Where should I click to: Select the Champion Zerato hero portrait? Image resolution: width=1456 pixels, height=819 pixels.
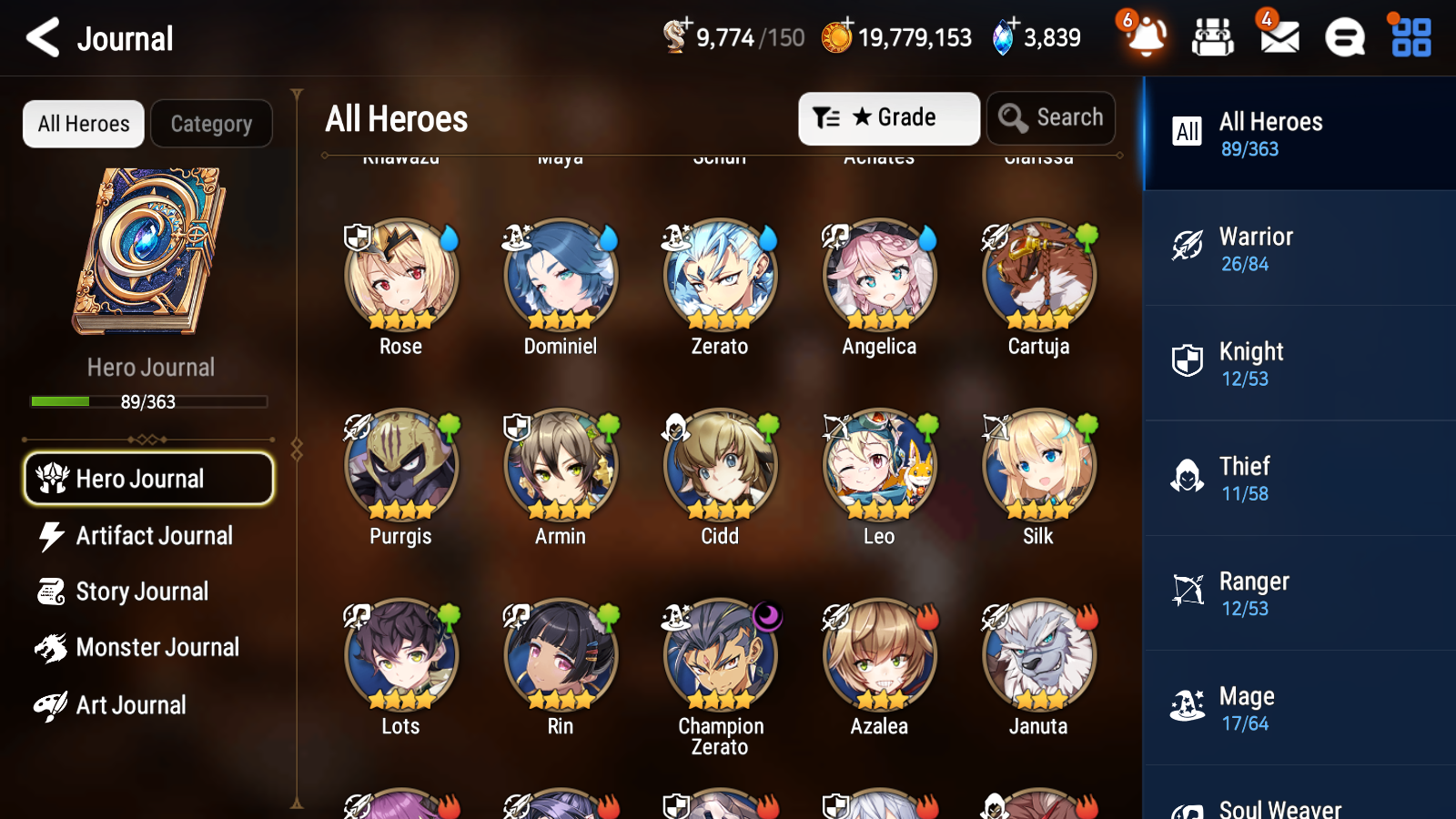click(x=719, y=653)
